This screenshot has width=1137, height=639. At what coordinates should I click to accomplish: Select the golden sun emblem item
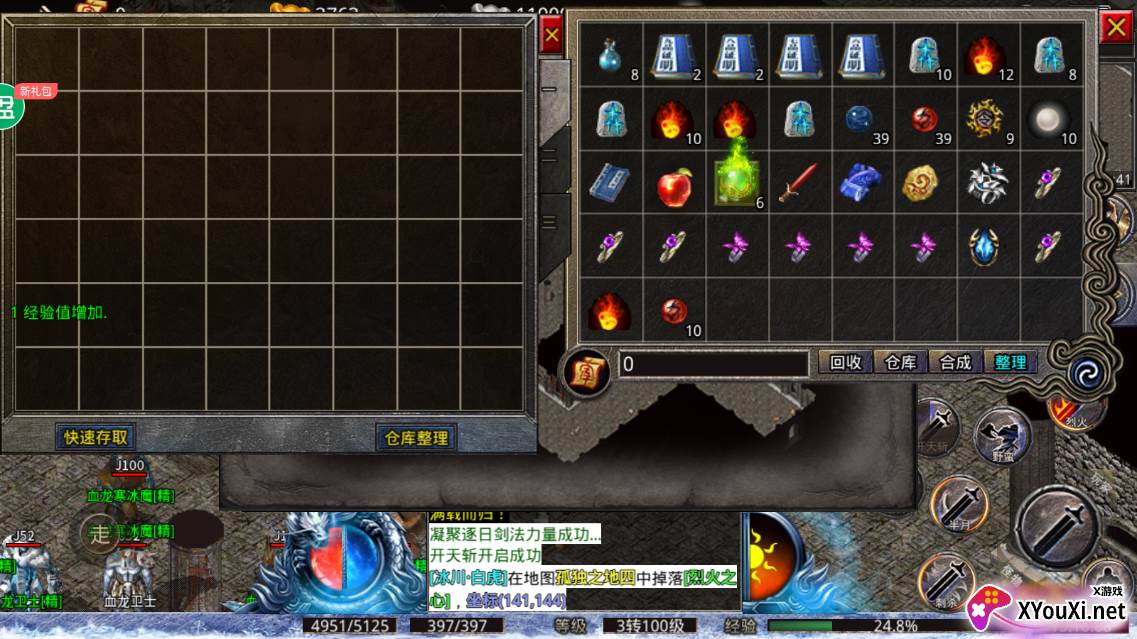(986, 119)
